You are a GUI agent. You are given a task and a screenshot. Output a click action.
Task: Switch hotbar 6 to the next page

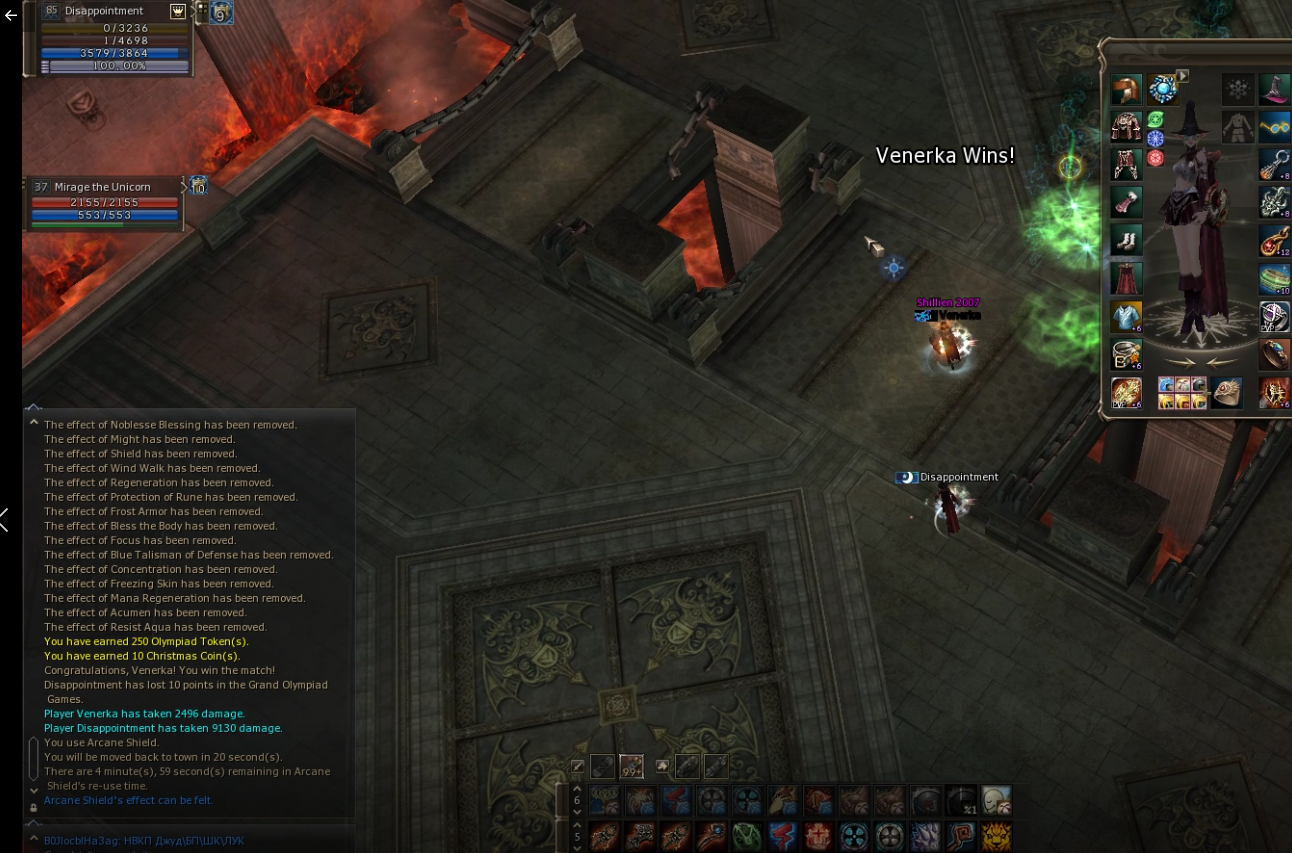click(576, 810)
